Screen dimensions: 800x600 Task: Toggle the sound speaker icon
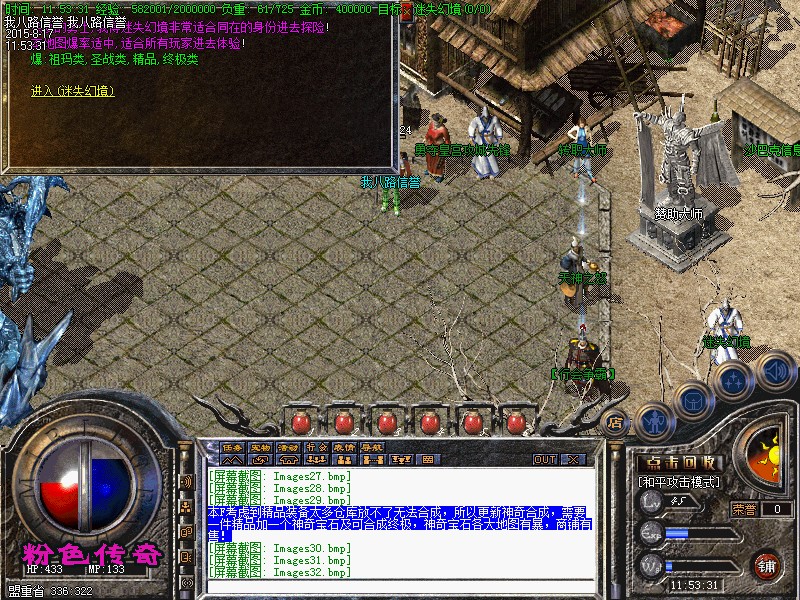point(775,371)
